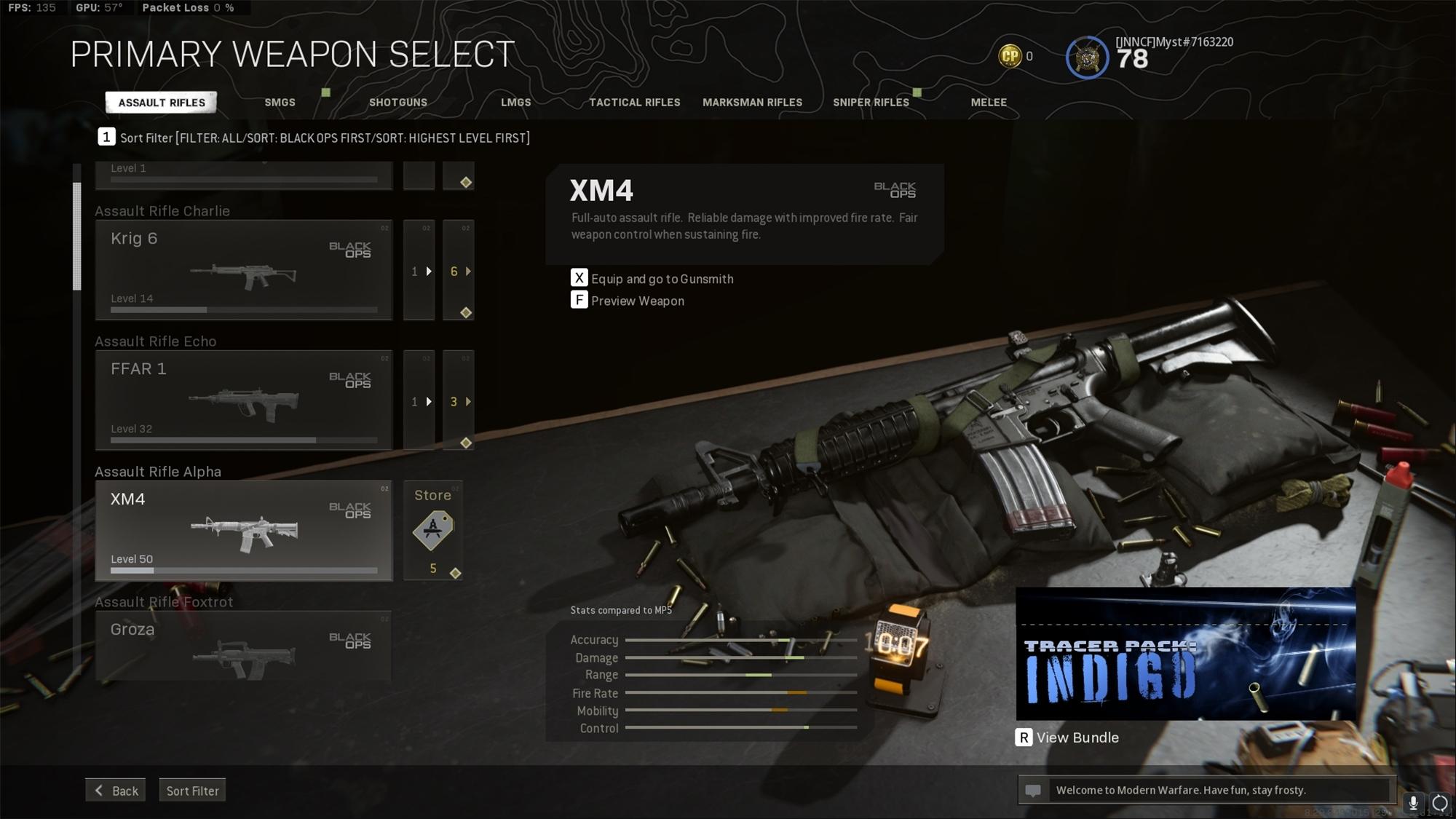The image size is (1456, 819).
Task: Expand the 6 blueprints list for Krig 6
Action: (458, 272)
